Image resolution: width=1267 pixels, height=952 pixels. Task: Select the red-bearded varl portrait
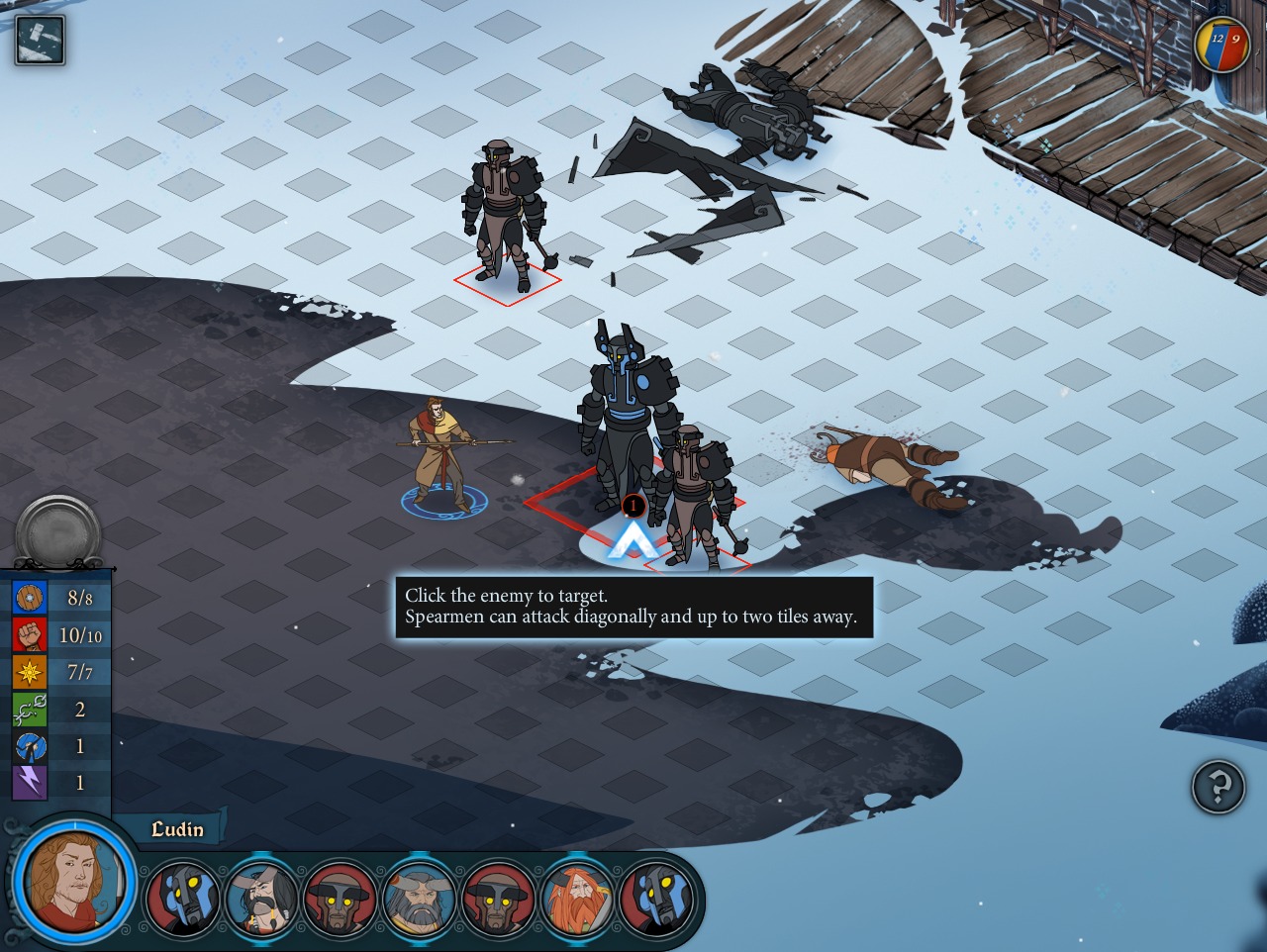pyautogui.click(x=577, y=899)
